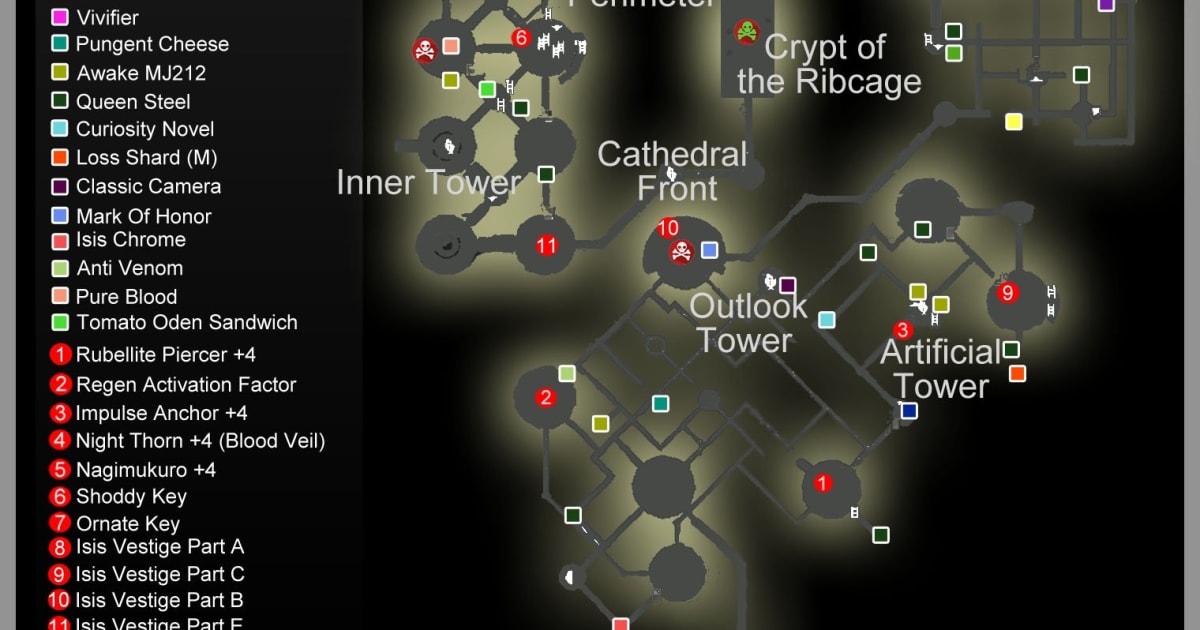The height and width of the screenshot is (630, 1200).
Task: Select the Loss Shard (M) legend entry
Action: click(146, 157)
